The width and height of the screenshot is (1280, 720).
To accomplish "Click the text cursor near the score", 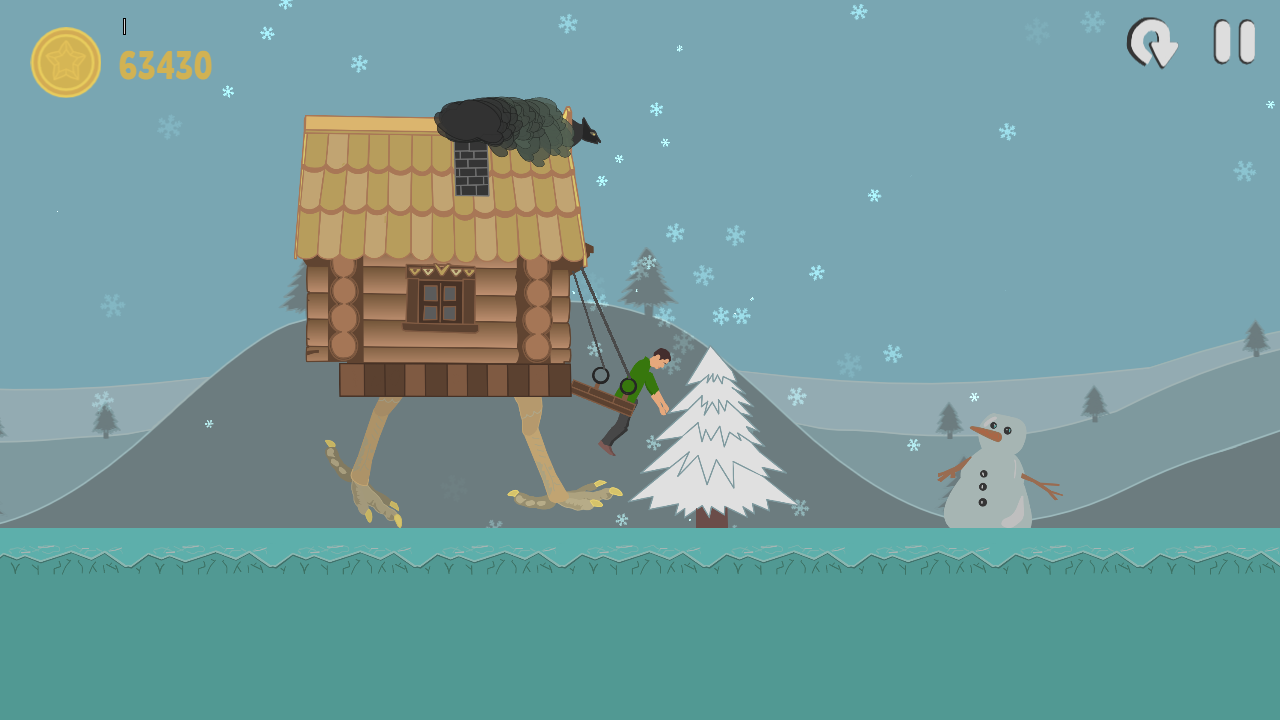I will pos(124,25).
